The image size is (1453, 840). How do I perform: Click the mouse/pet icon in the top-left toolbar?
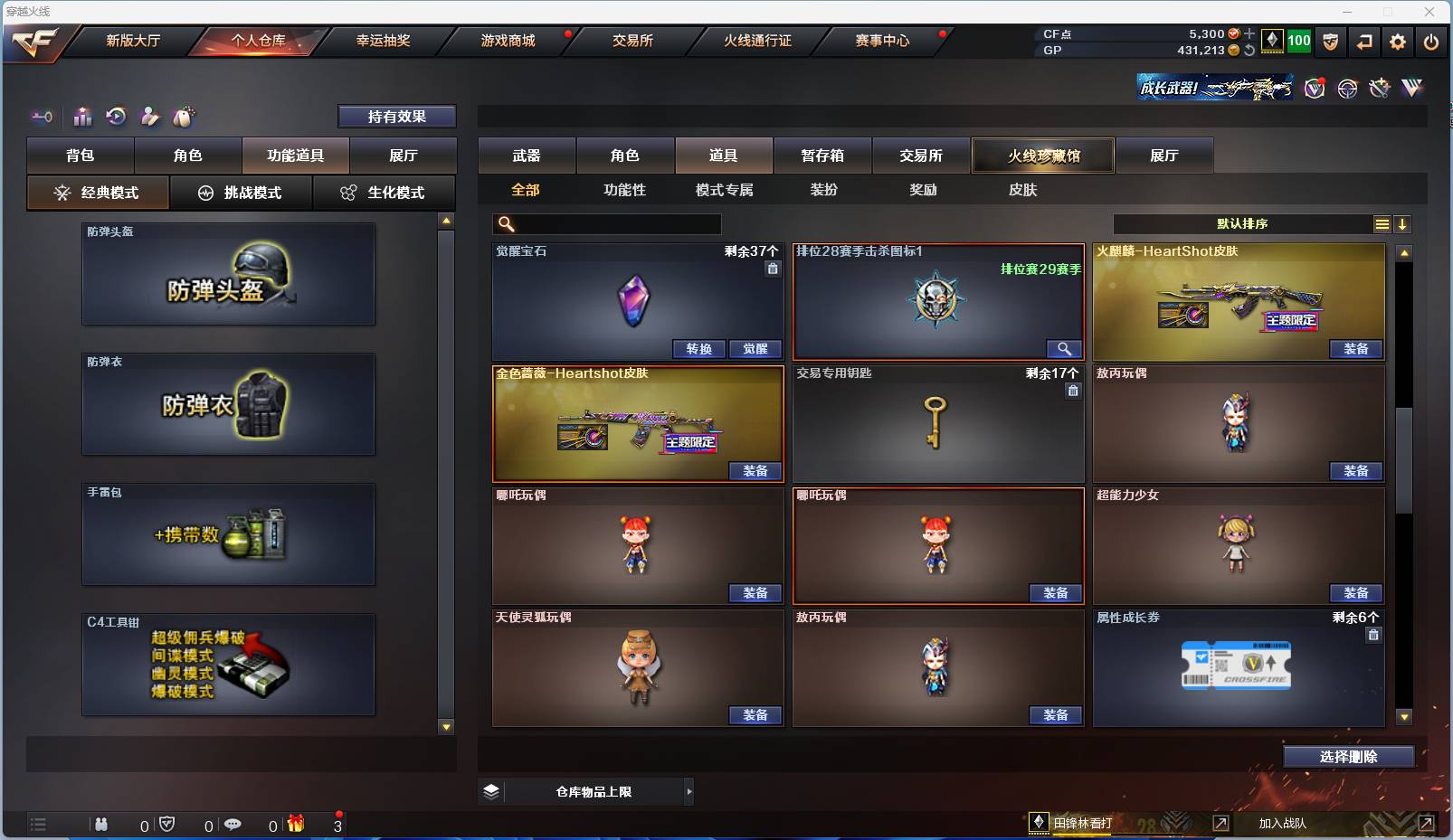183,117
